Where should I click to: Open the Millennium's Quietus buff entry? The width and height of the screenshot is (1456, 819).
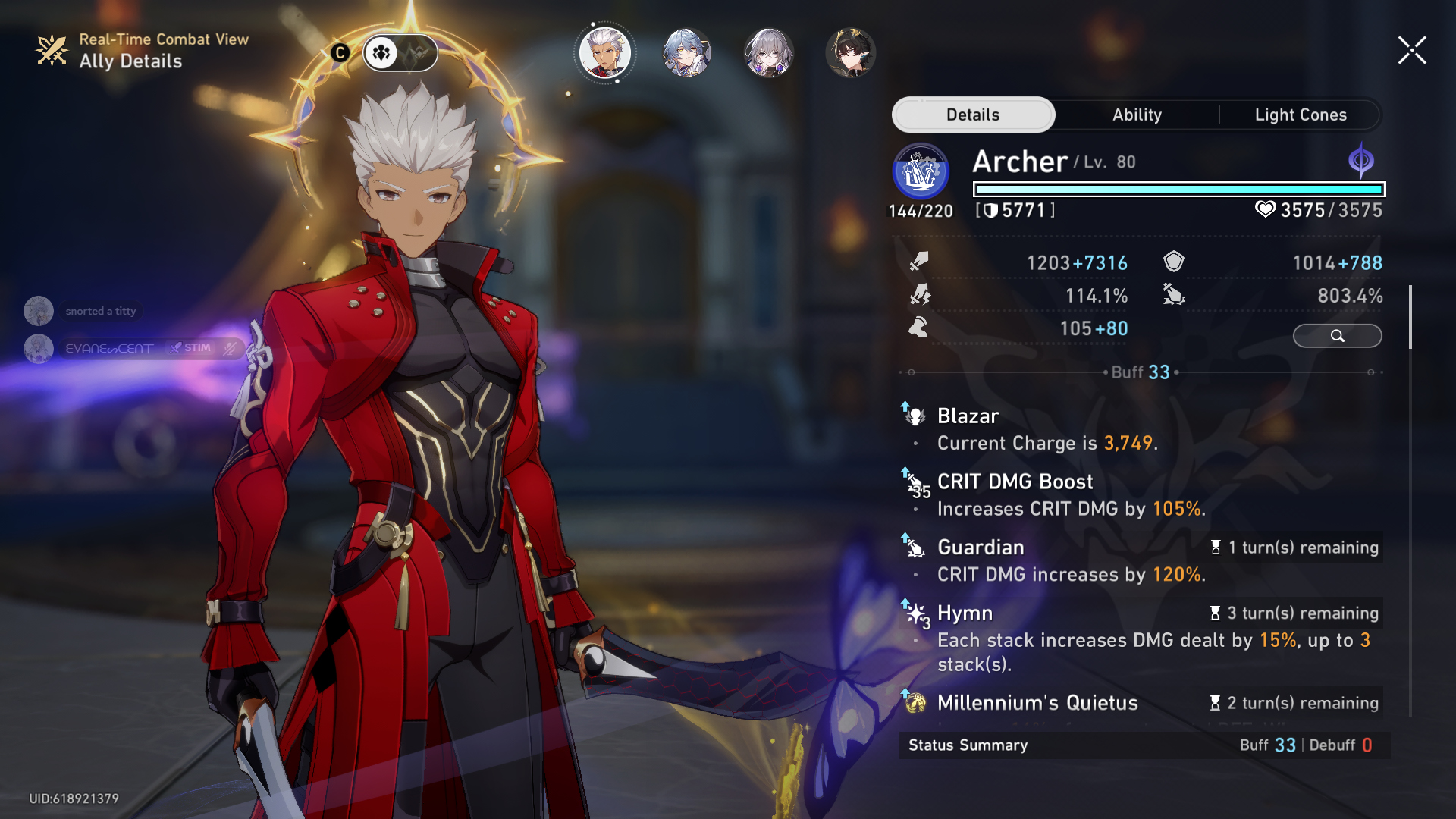point(1037,703)
